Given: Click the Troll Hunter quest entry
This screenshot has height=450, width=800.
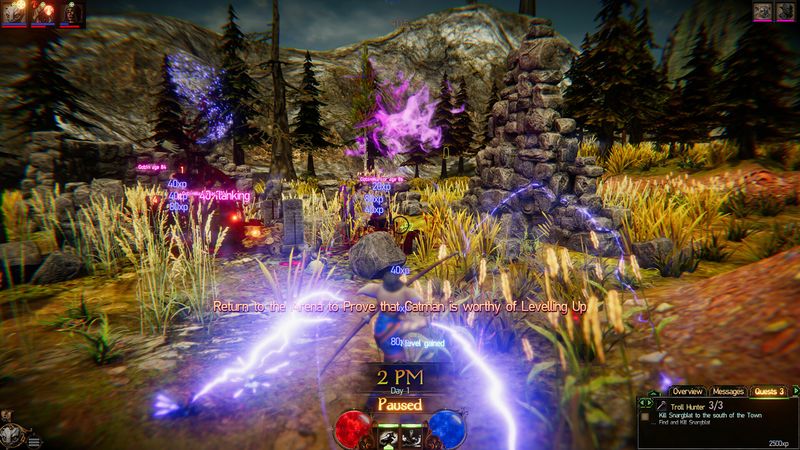Looking at the screenshot, I should pyautogui.click(x=680, y=406).
